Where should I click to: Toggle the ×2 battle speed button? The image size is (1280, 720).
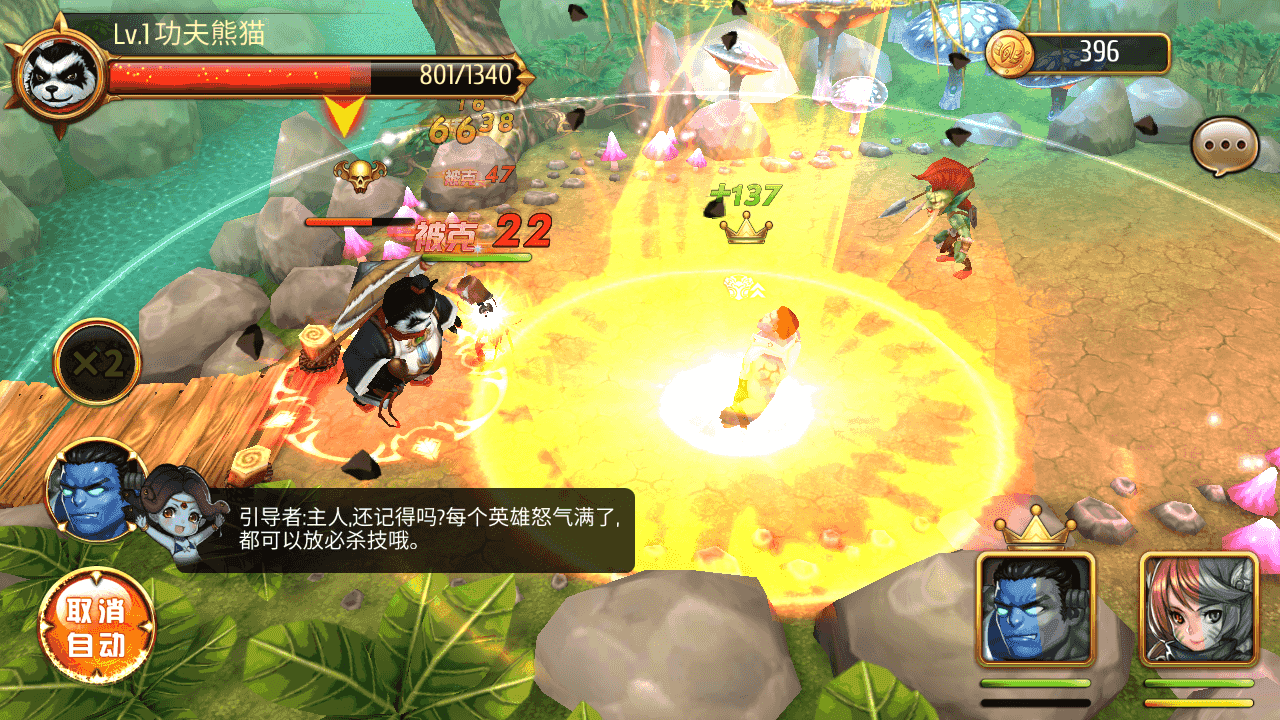(97, 362)
